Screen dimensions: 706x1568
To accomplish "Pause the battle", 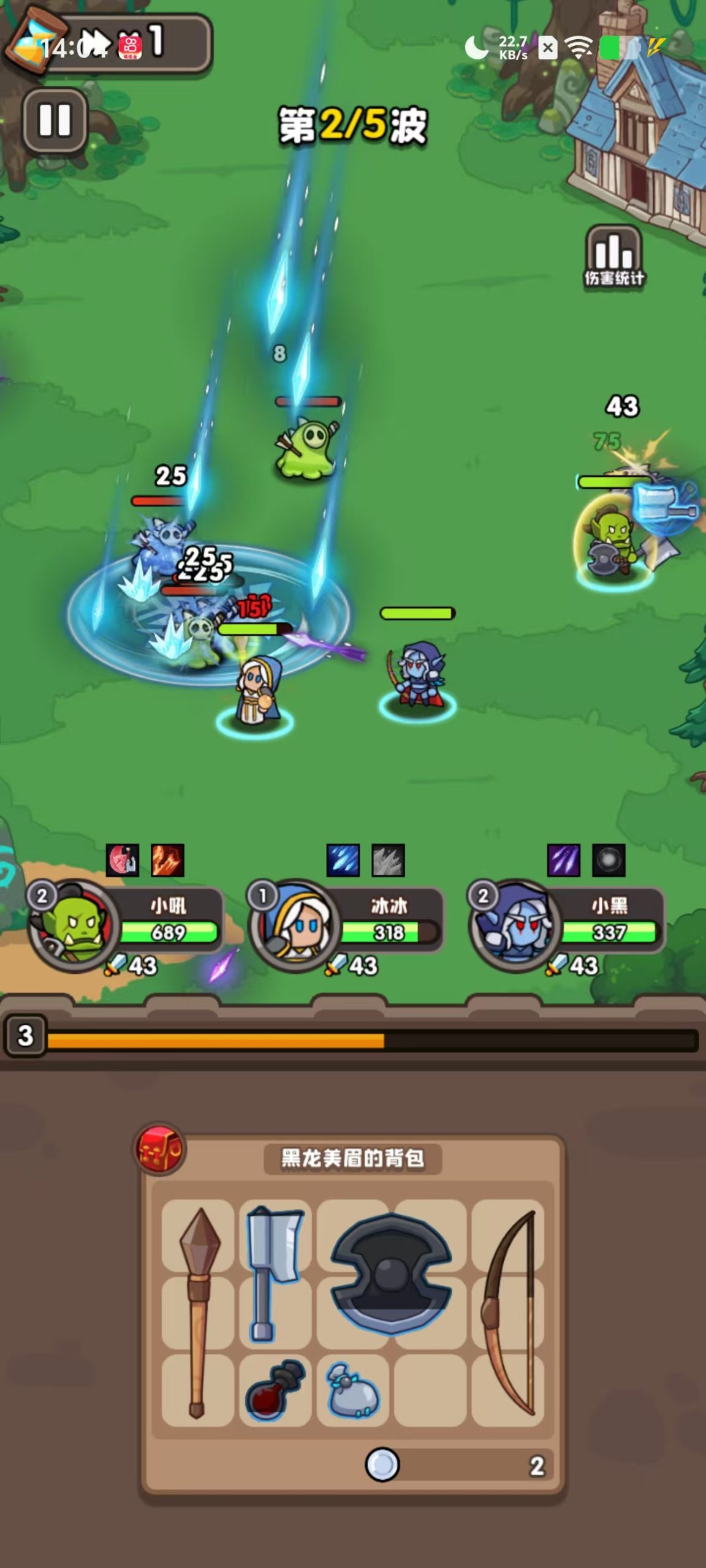I will (55, 119).
